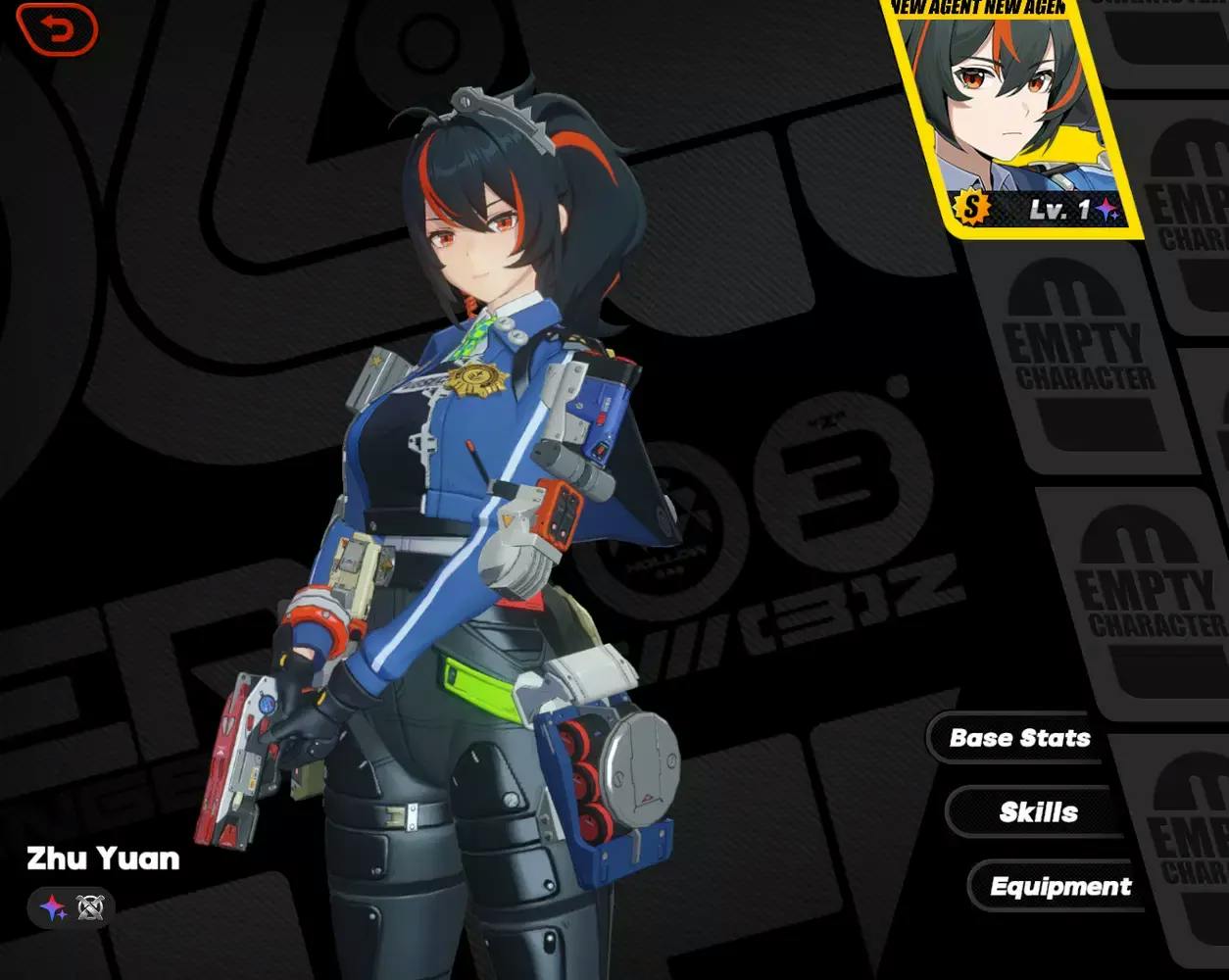Click the red back arrow button
This screenshot has height=980, width=1229.
tap(58, 30)
